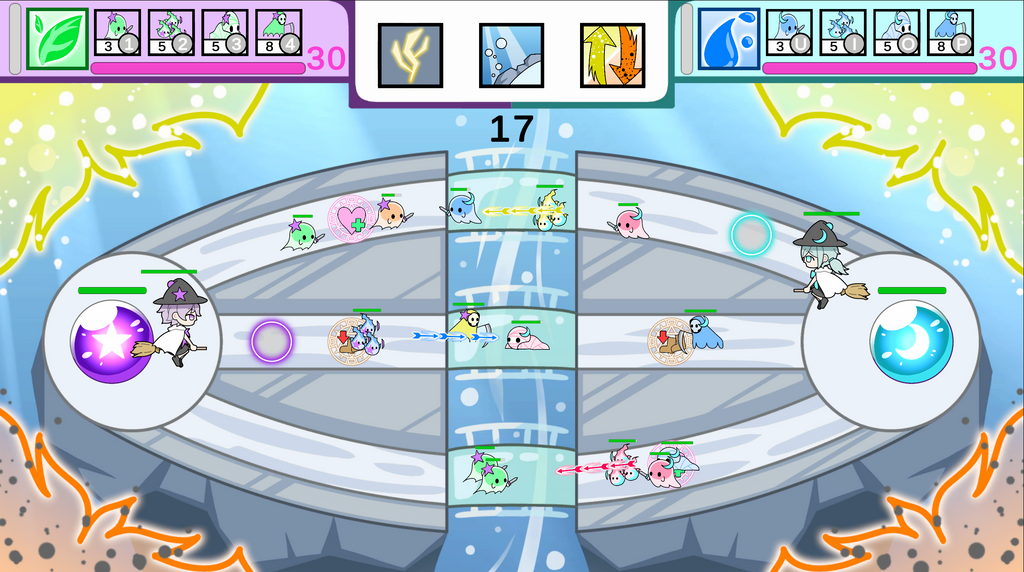Click the yellow and orange arrows icon

pos(612,55)
